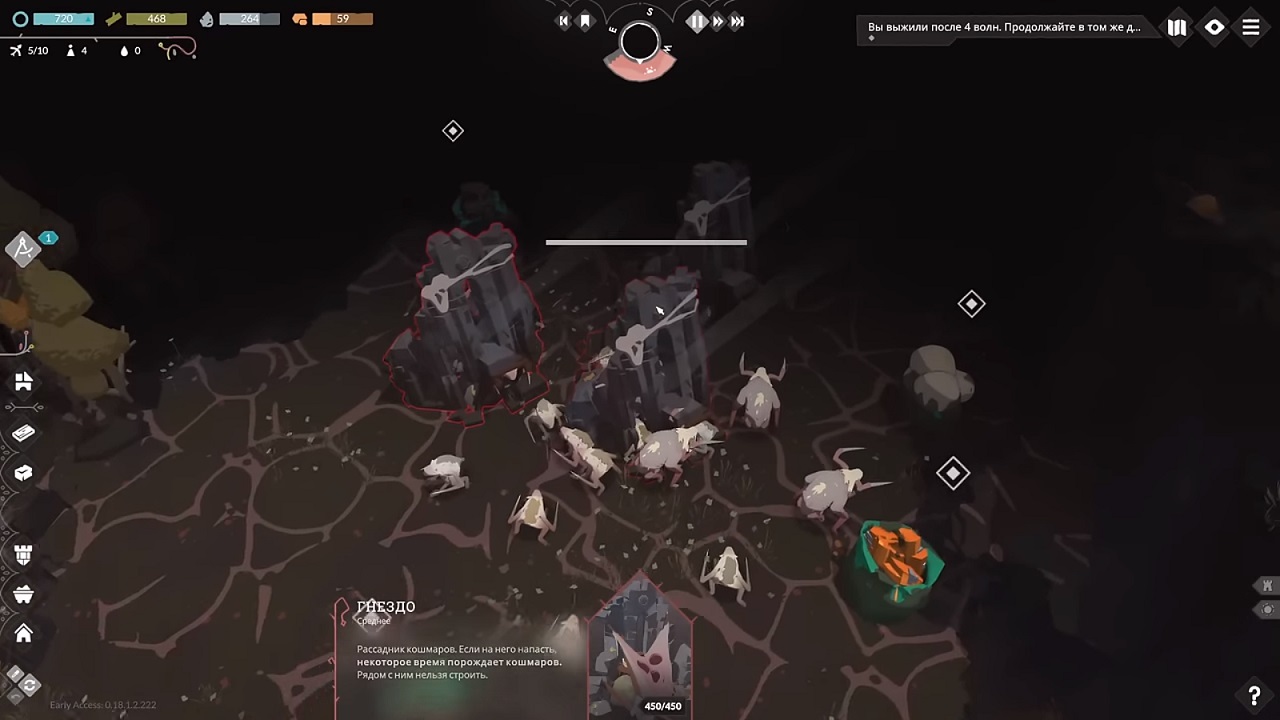The height and width of the screenshot is (720, 1280).
Task: Open the defense tower build category
Action: point(24,555)
